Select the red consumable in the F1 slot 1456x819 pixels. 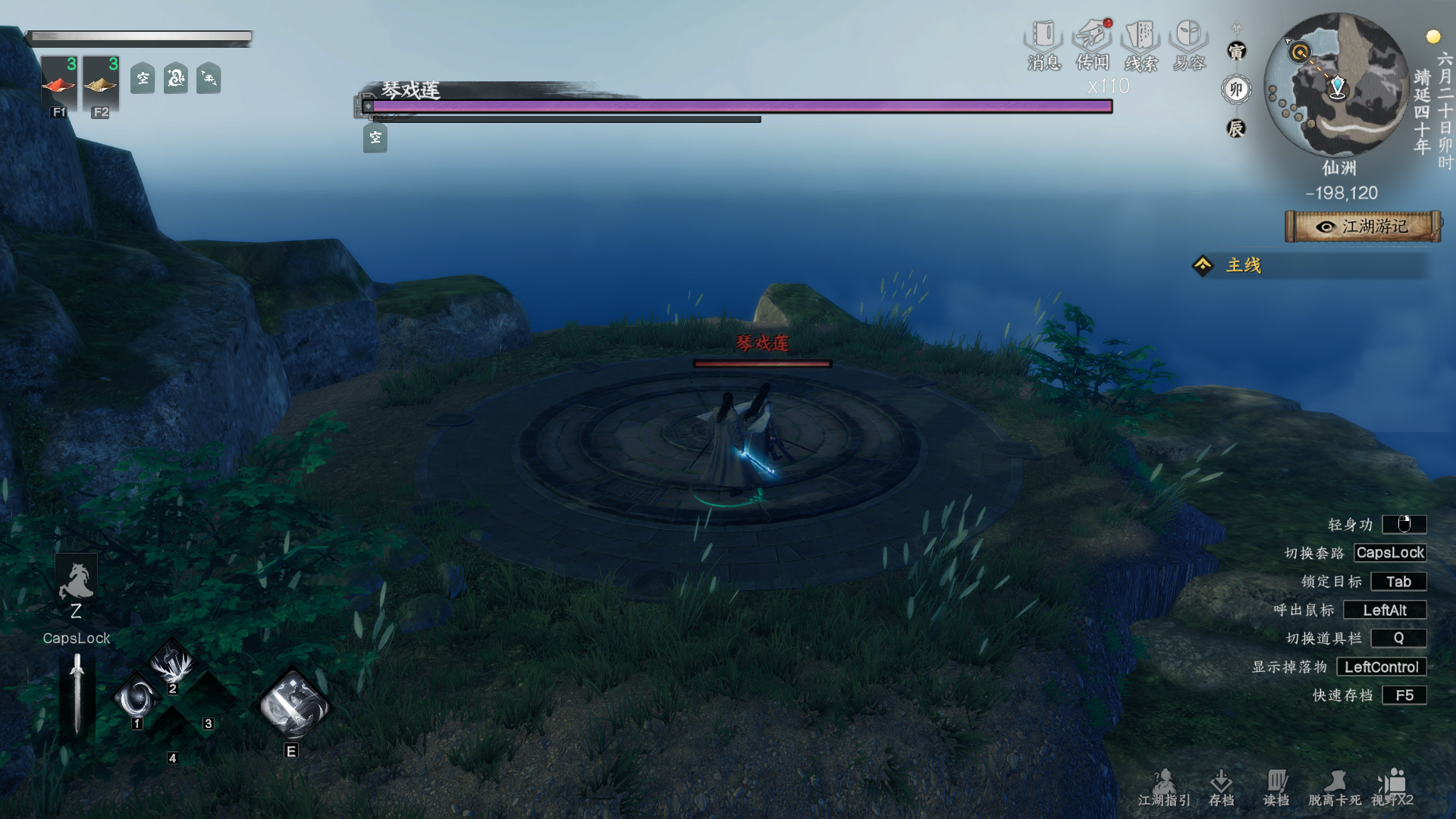[x=59, y=83]
